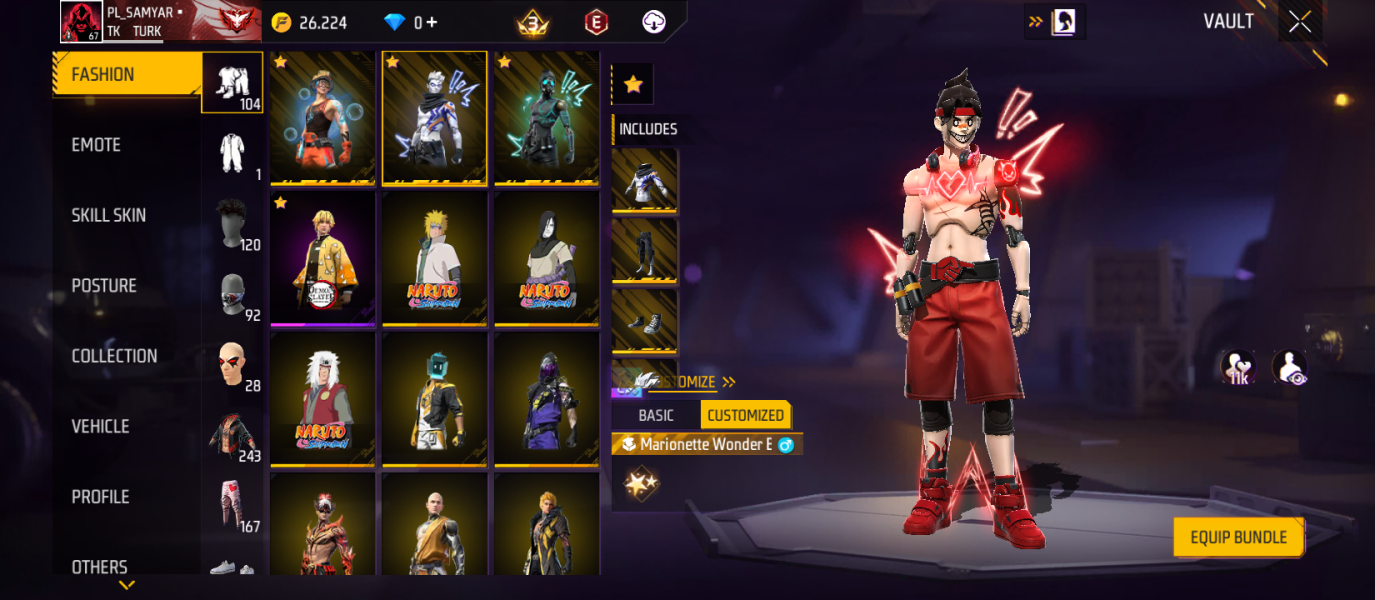Open the Skill Skin category
Image resolution: width=1375 pixels, height=600 pixels.
[108, 215]
